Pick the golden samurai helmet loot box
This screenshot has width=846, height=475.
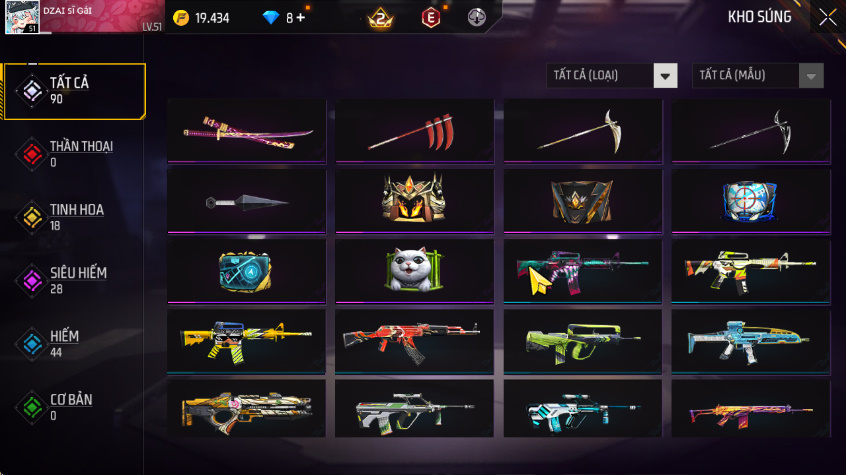pyautogui.click(x=414, y=201)
